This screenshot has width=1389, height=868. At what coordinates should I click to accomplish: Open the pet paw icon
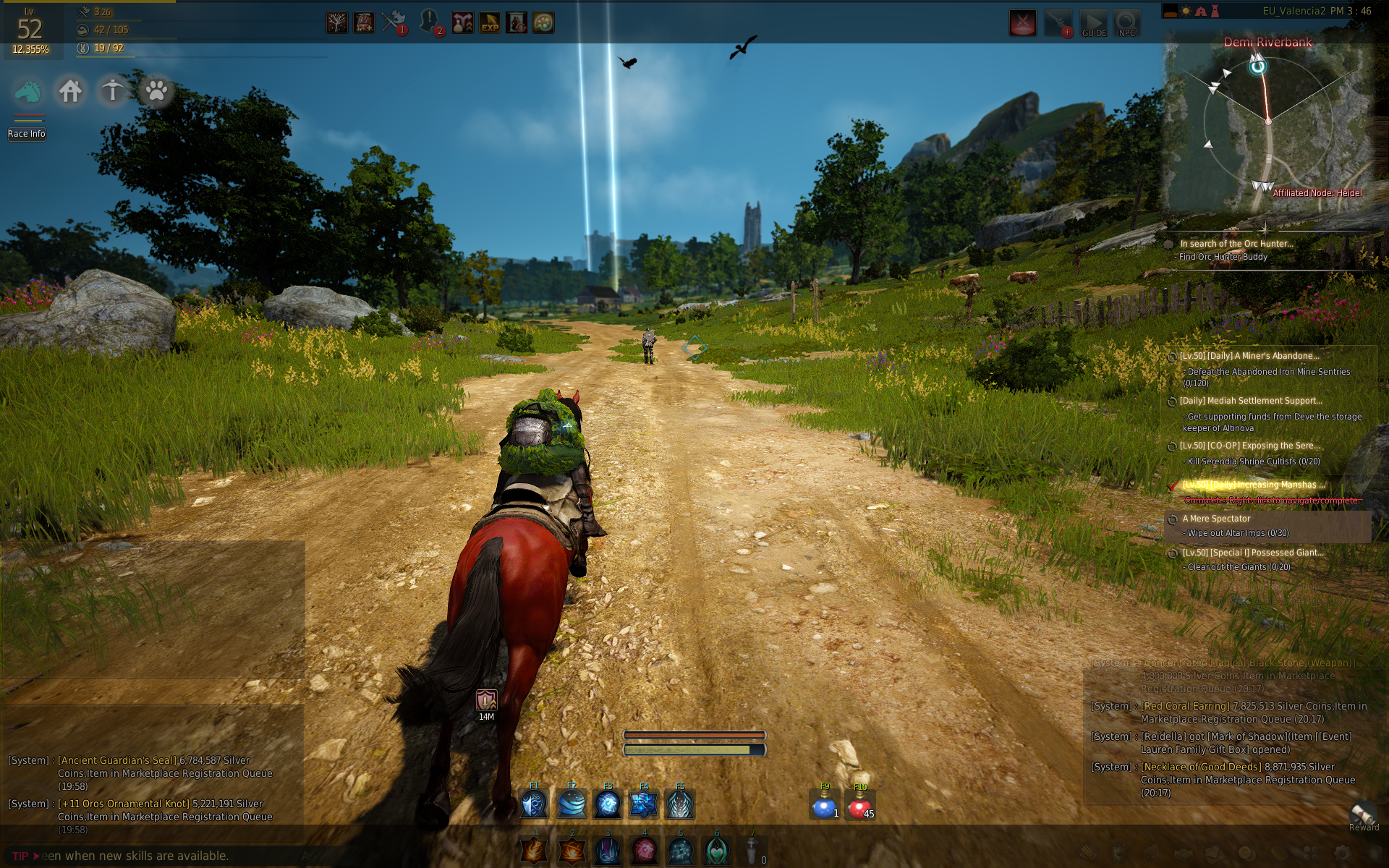(156, 91)
